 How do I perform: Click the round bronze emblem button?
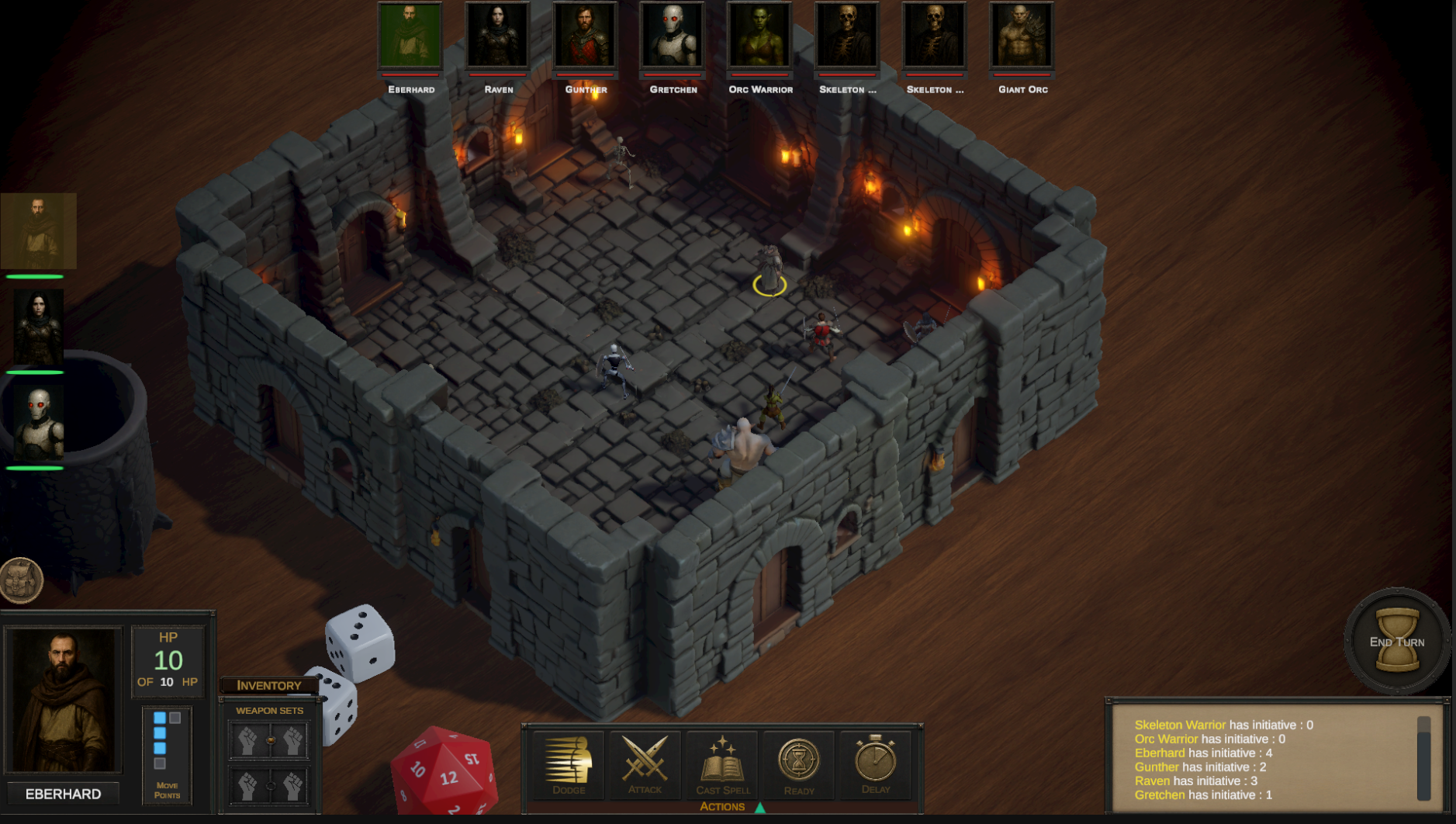(x=21, y=580)
